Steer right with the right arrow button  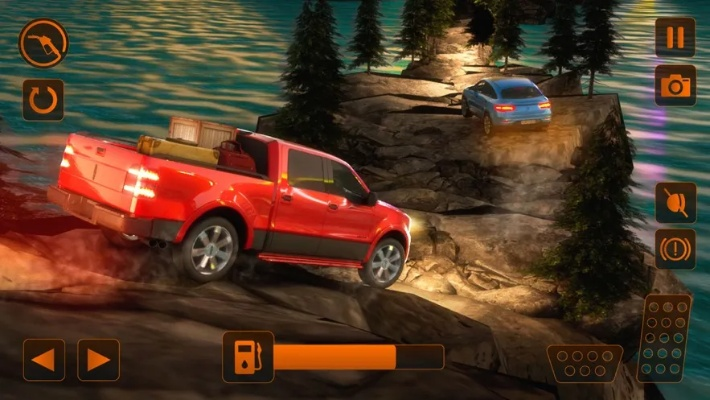coord(98,360)
